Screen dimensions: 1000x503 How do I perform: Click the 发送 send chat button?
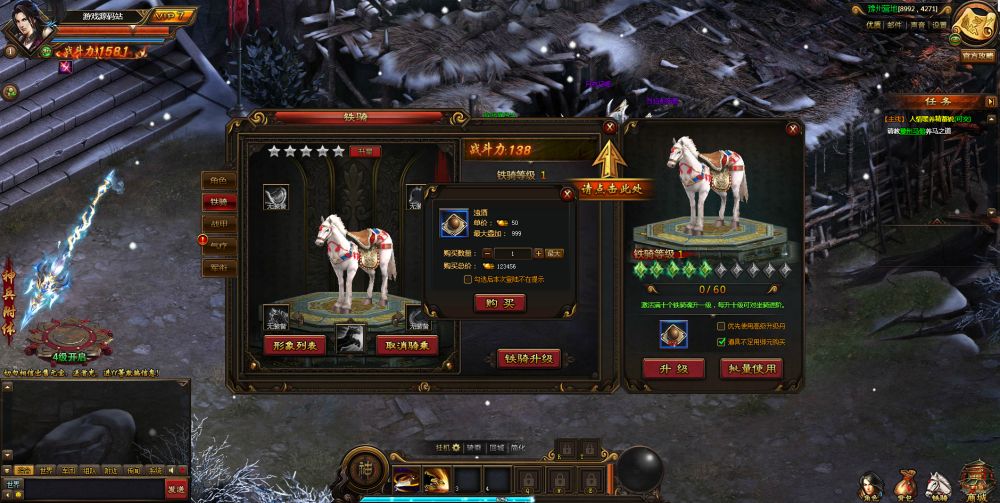pyautogui.click(x=176, y=488)
